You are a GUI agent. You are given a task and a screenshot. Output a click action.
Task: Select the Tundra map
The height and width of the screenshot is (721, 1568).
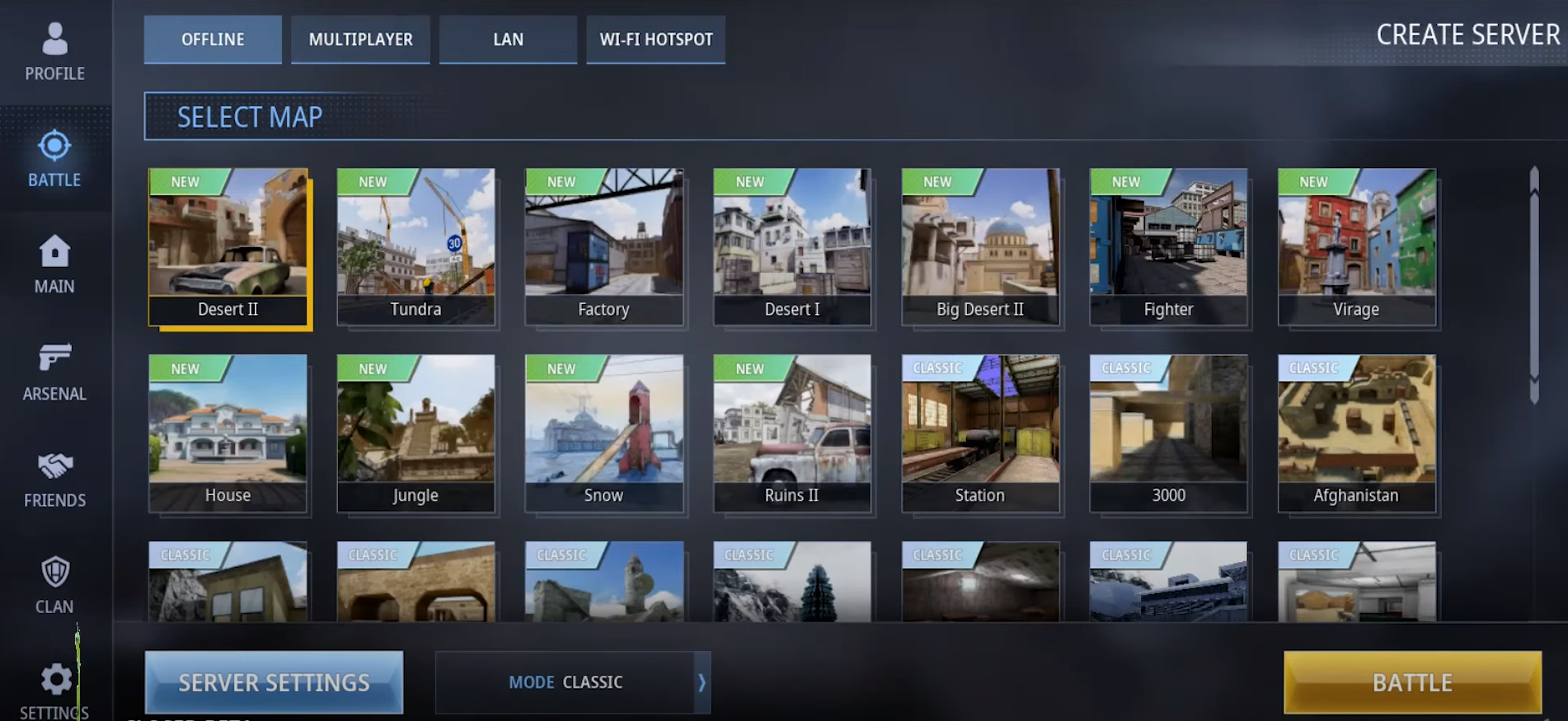[415, 246]
